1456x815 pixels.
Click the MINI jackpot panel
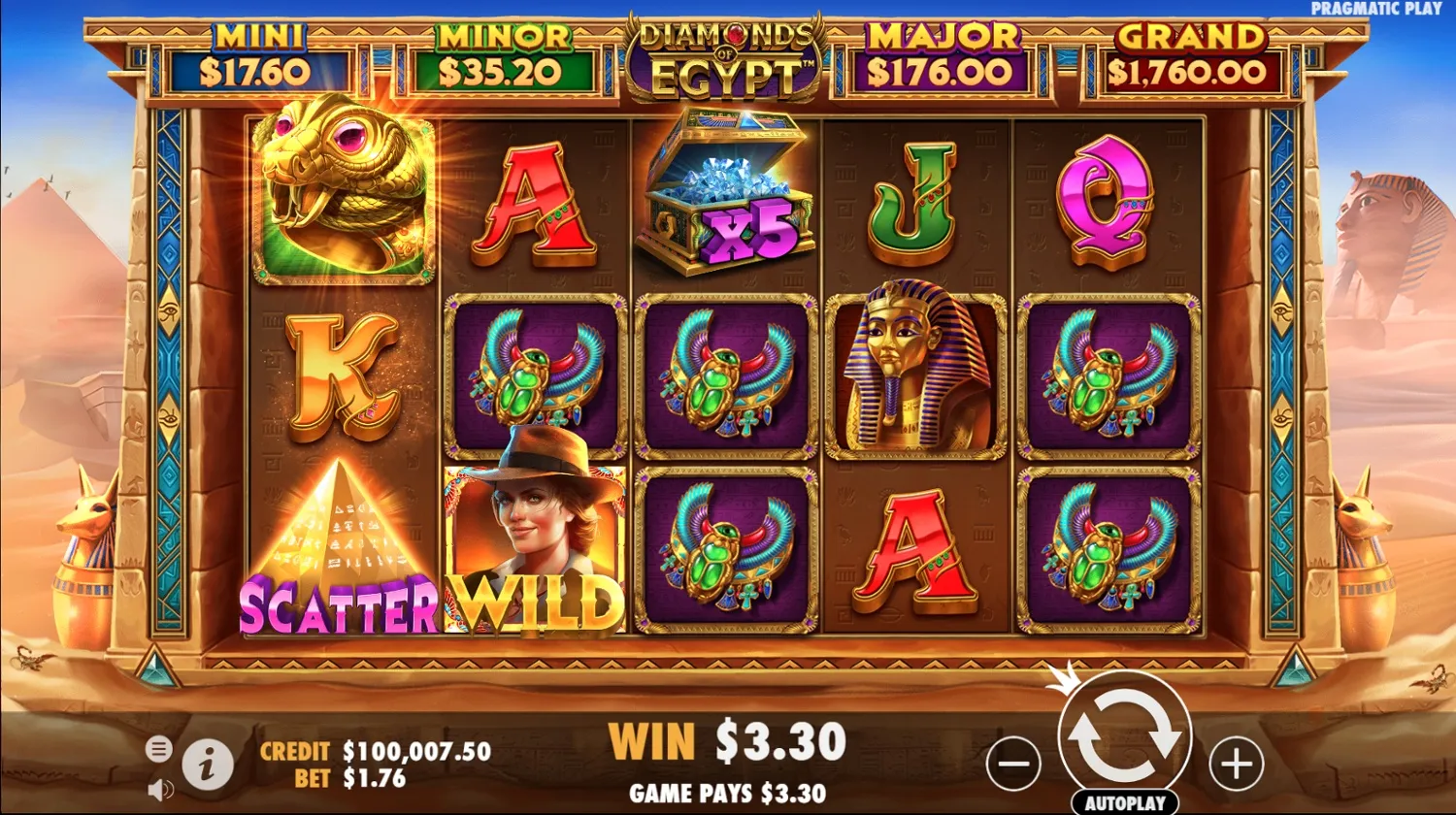point(260,53)
